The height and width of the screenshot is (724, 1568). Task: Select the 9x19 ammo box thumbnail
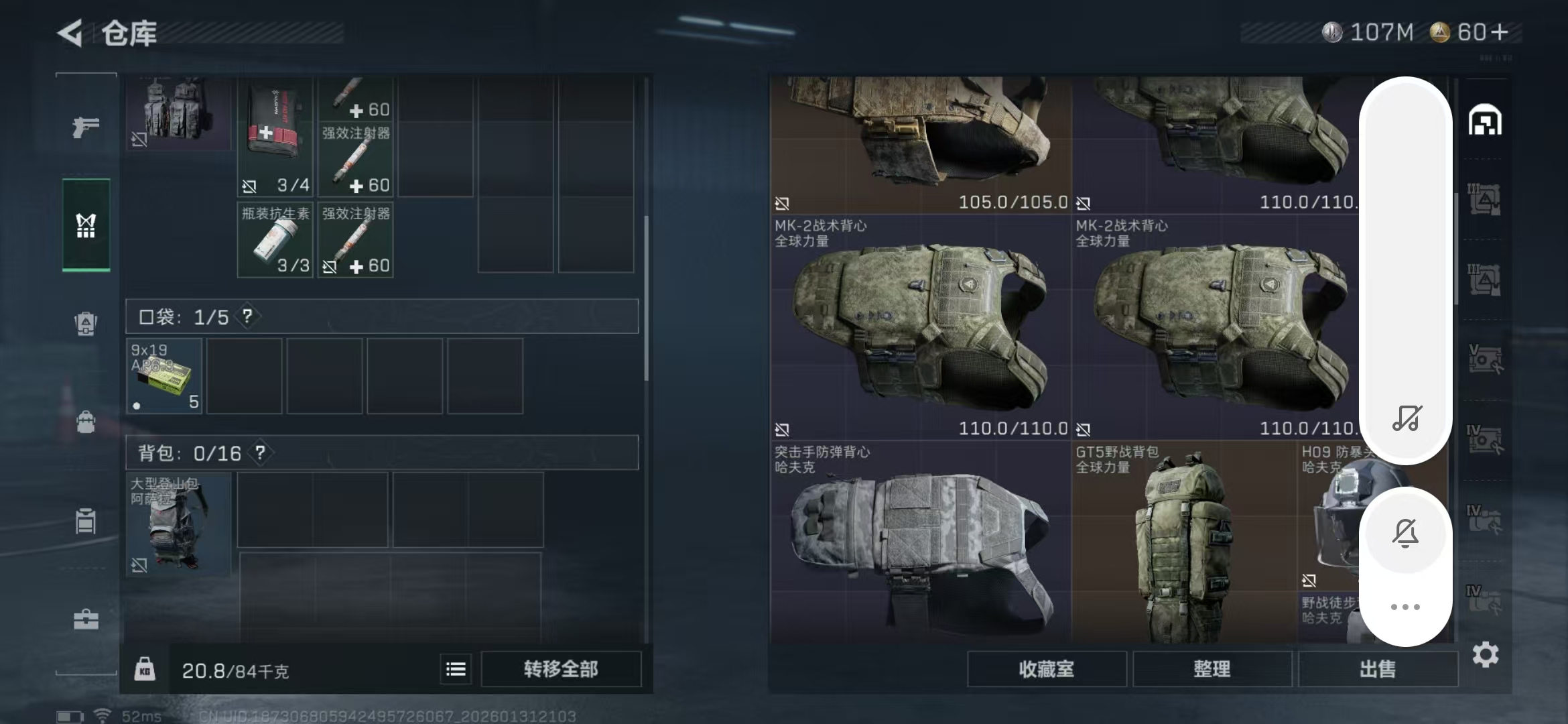click(164, 377)
